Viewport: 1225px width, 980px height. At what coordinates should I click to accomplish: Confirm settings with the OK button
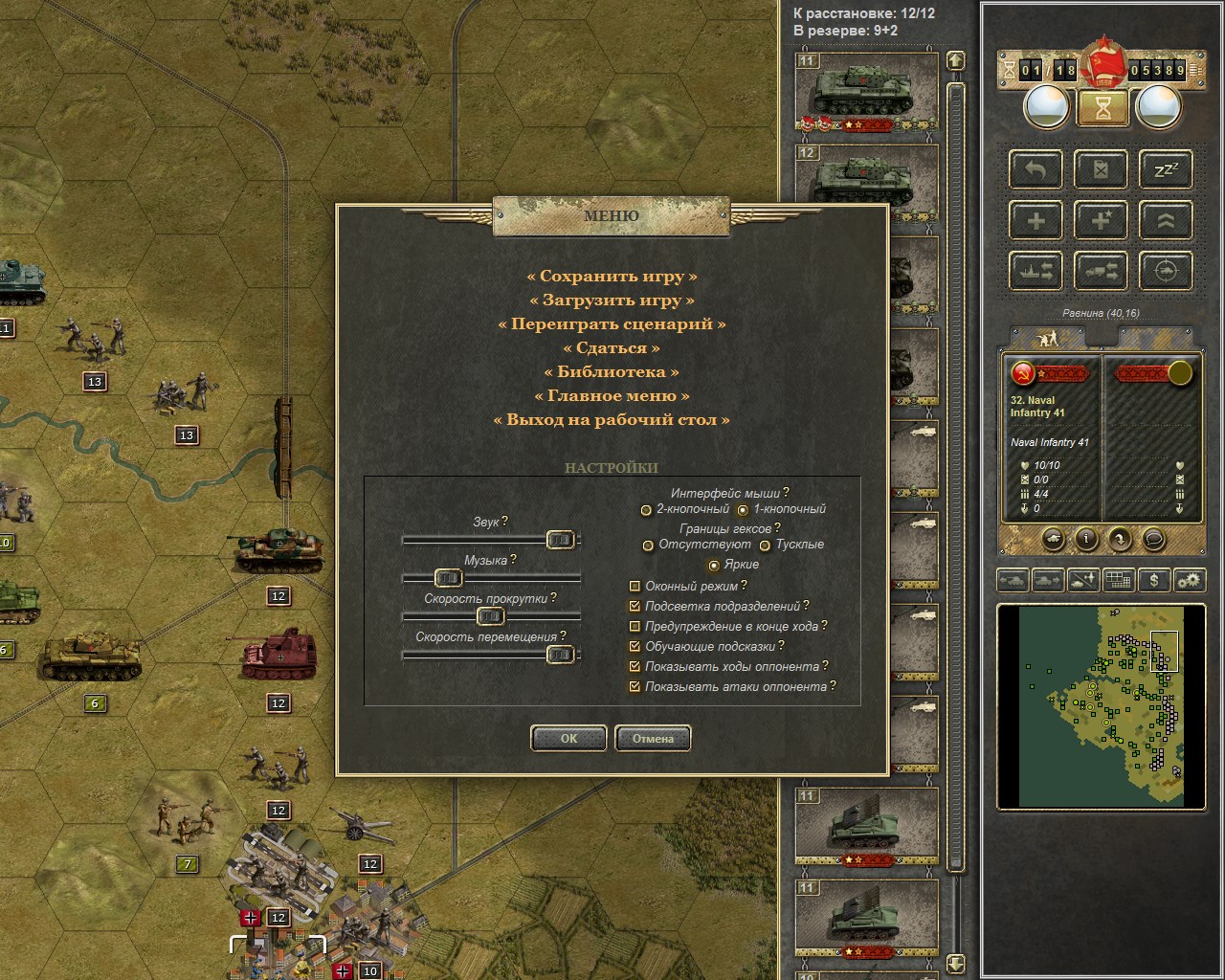point(568,738)
